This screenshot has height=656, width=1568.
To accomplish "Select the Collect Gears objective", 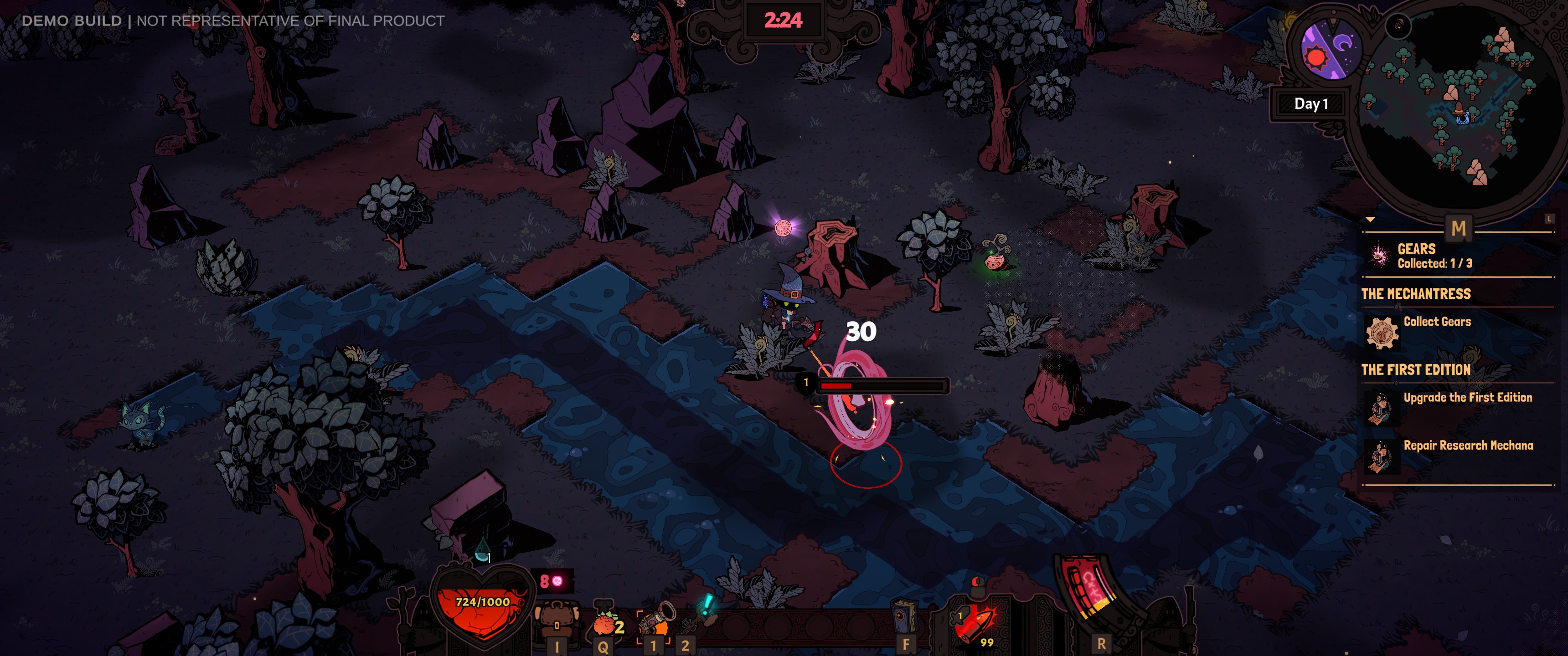I will click(x=1437, y=322).
